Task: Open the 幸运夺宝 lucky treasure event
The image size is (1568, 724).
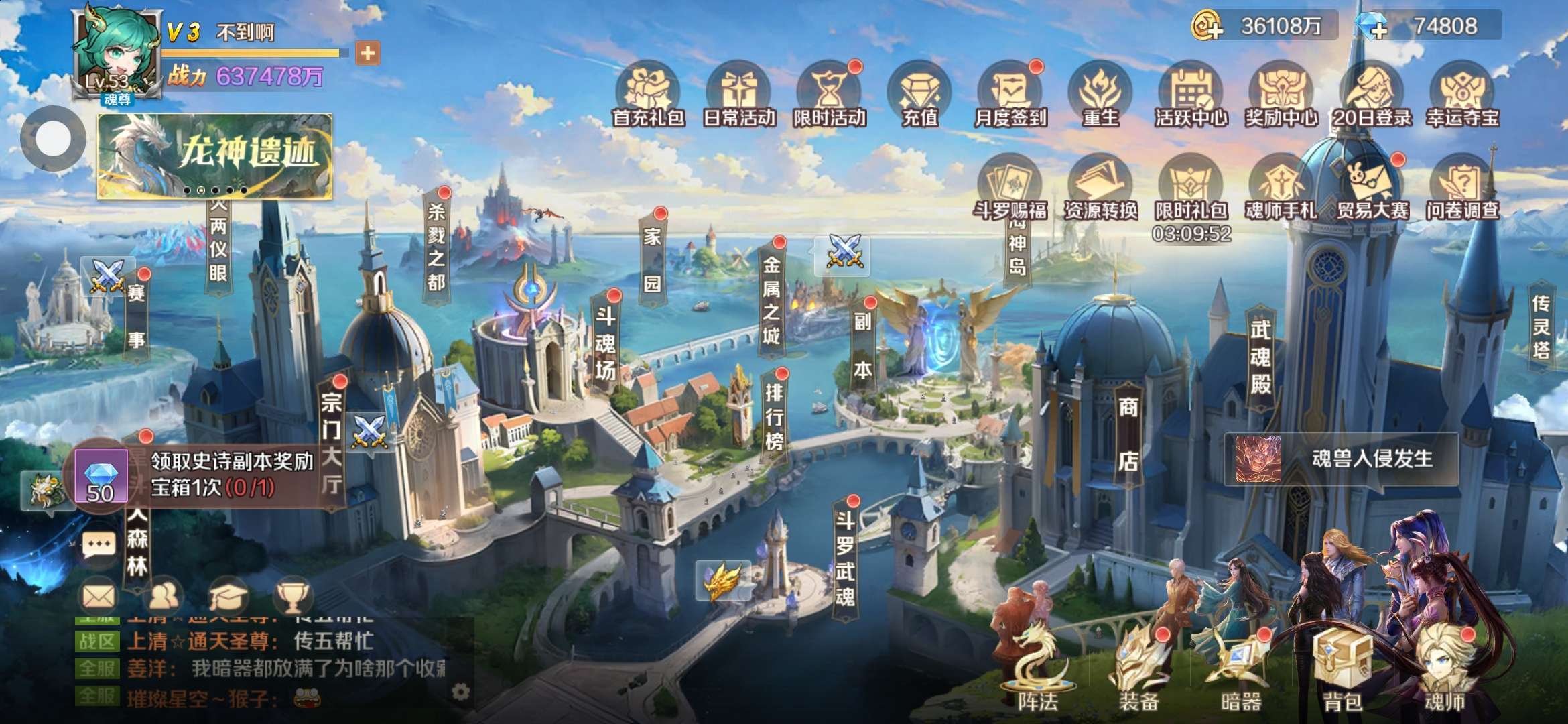Action: pyautogui.click(x=1462, y=95)
